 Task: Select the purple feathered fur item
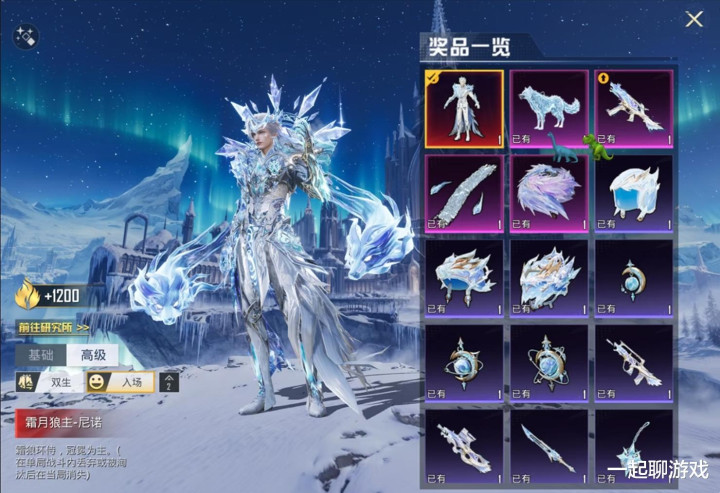tap(549, 192)
